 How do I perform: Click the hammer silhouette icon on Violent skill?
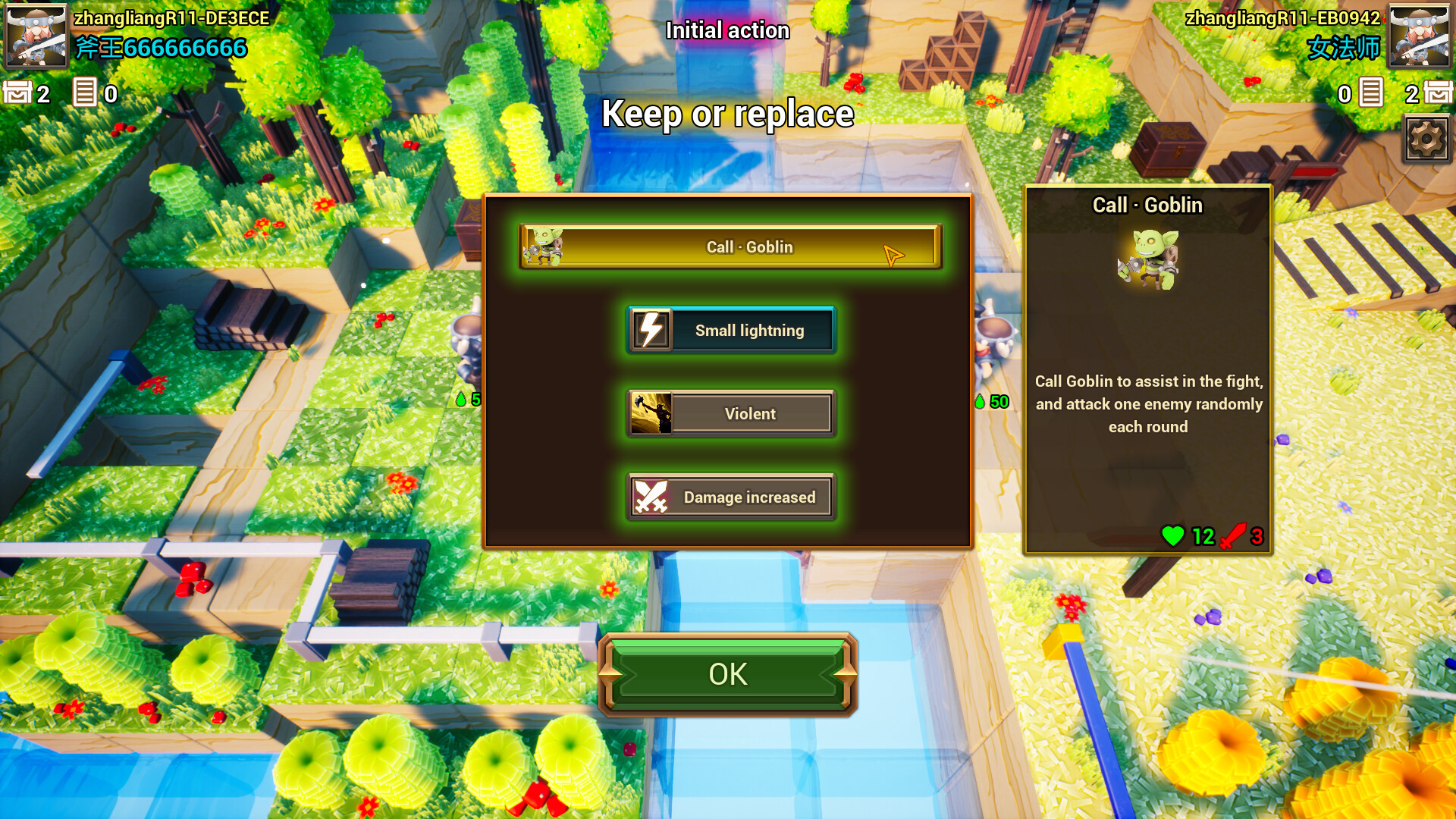click(x=650, y=413)
